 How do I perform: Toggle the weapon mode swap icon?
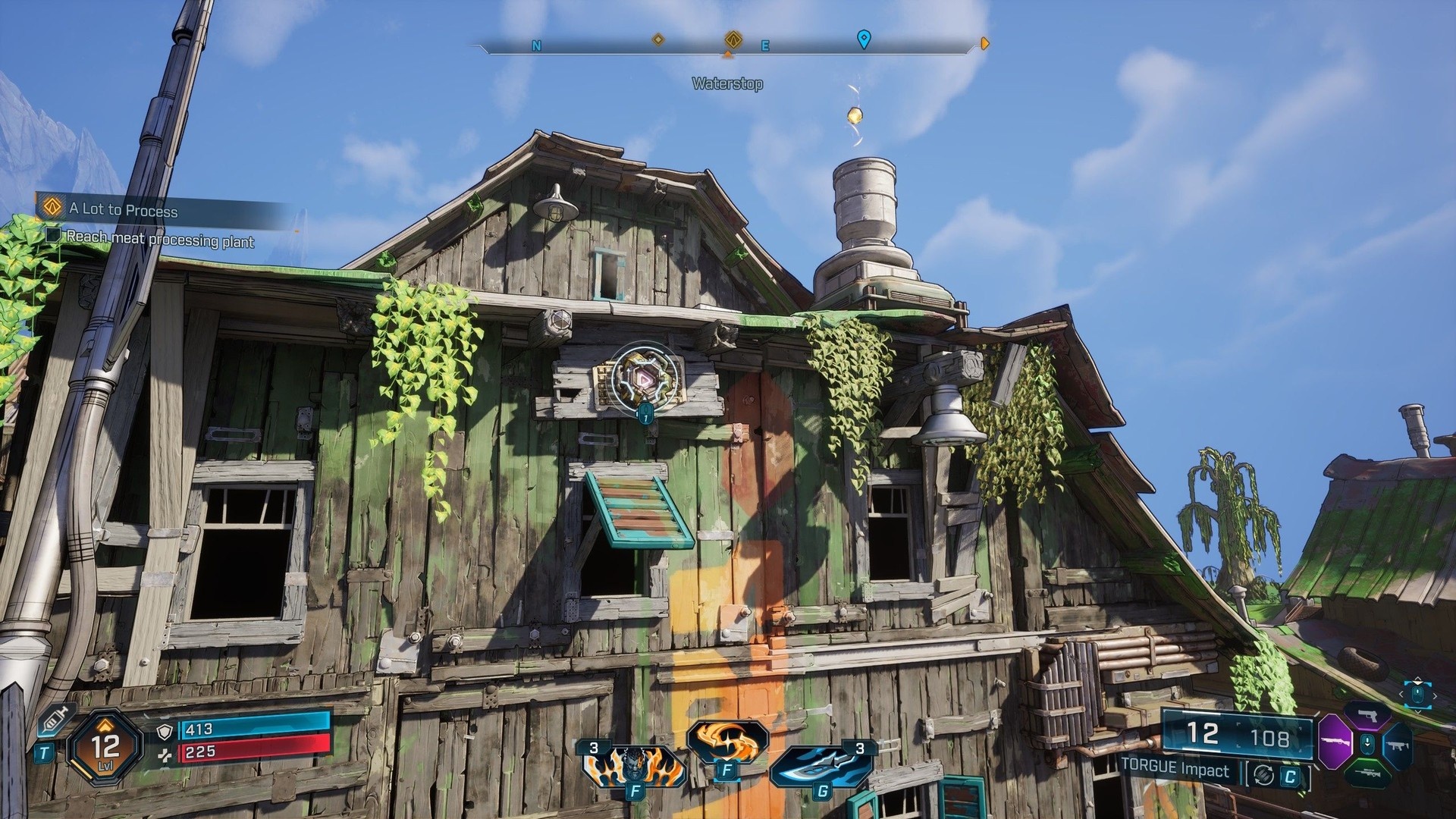pos(1263,774)
